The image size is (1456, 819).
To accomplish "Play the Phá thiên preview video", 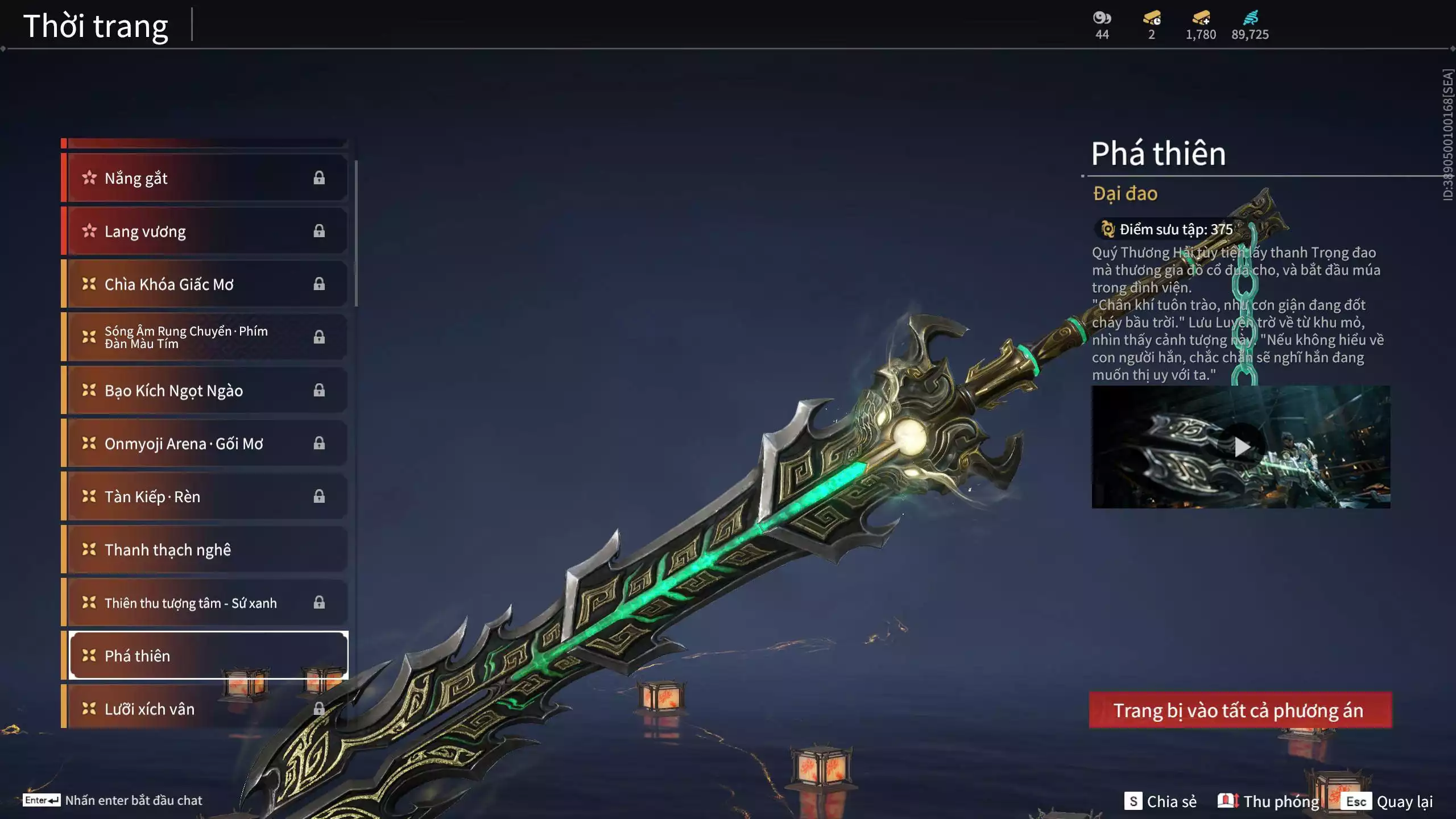I will pos(1241,447).
